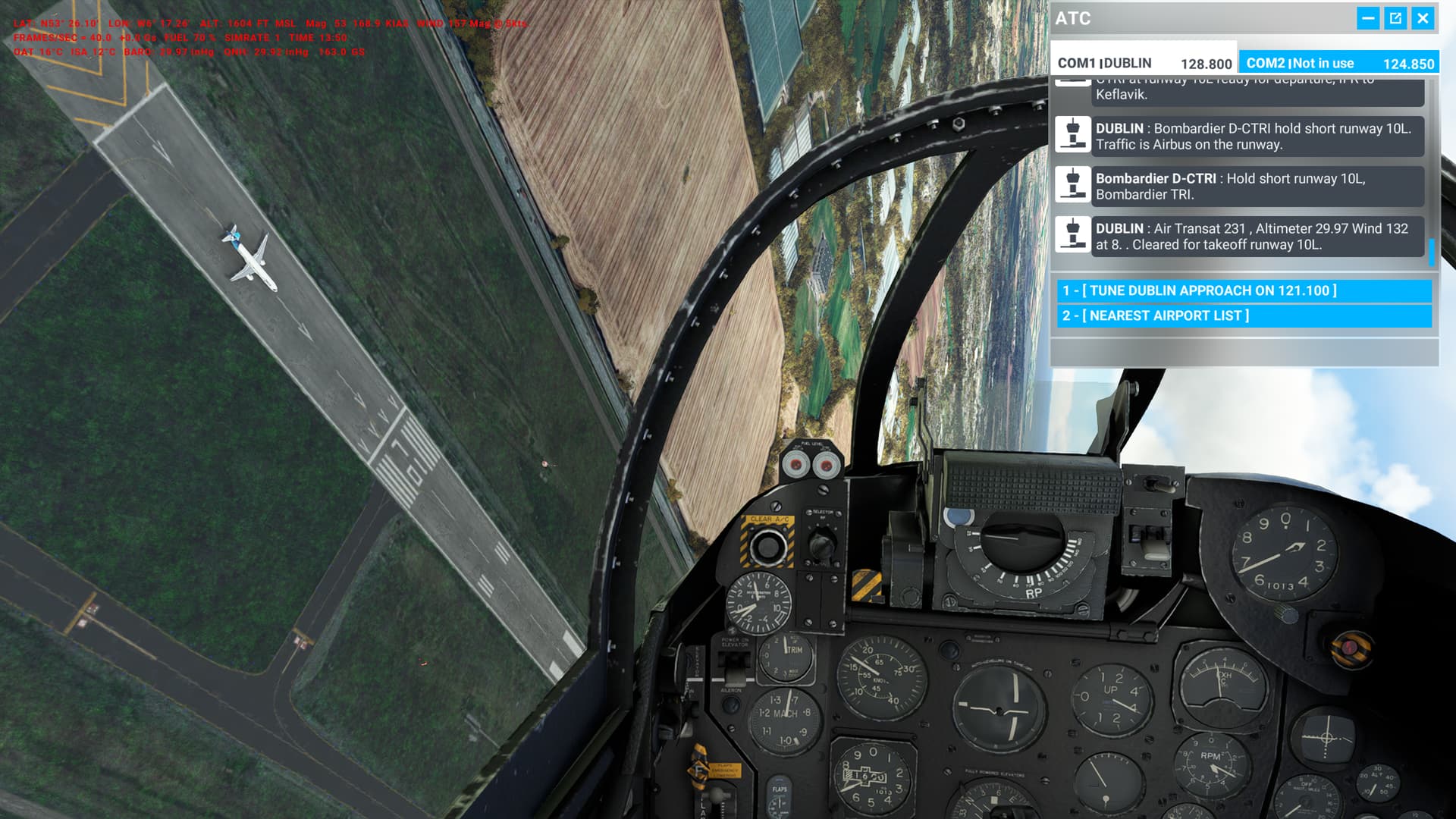Flip the SELECTOR switch near CLEAR A/C

tap(821, 542)
